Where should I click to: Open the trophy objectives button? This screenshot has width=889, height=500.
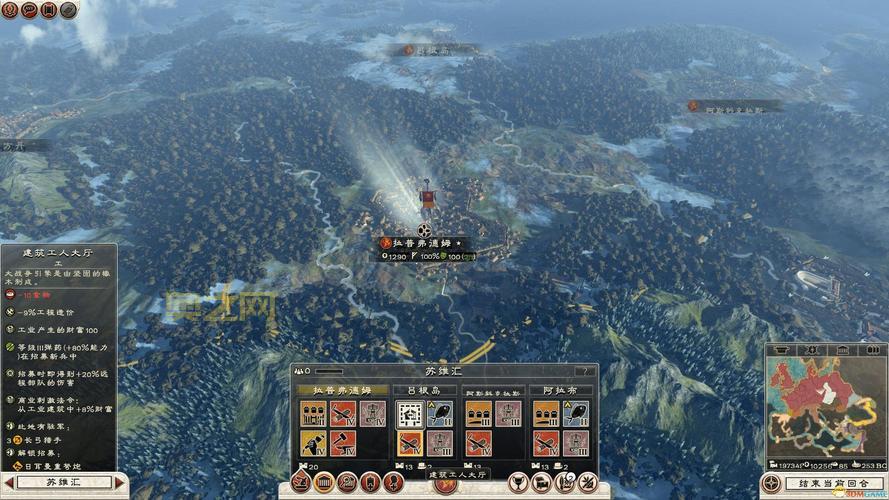520,482
